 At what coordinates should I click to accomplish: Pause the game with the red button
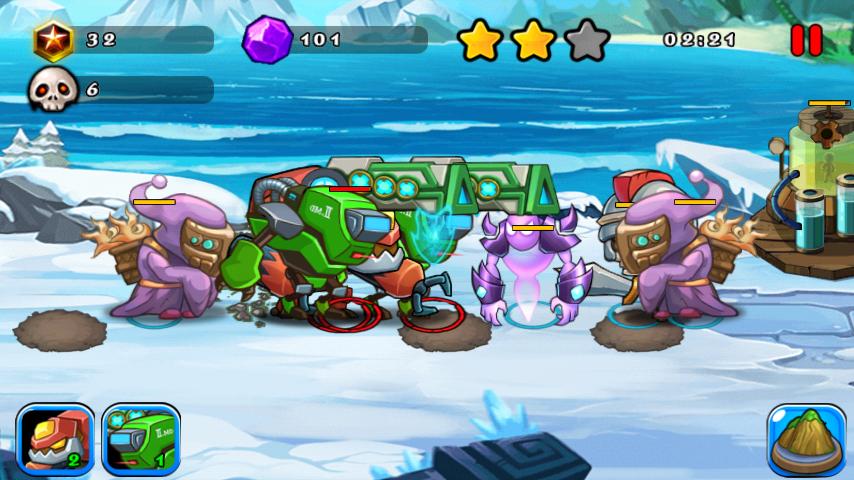point(806,40)
